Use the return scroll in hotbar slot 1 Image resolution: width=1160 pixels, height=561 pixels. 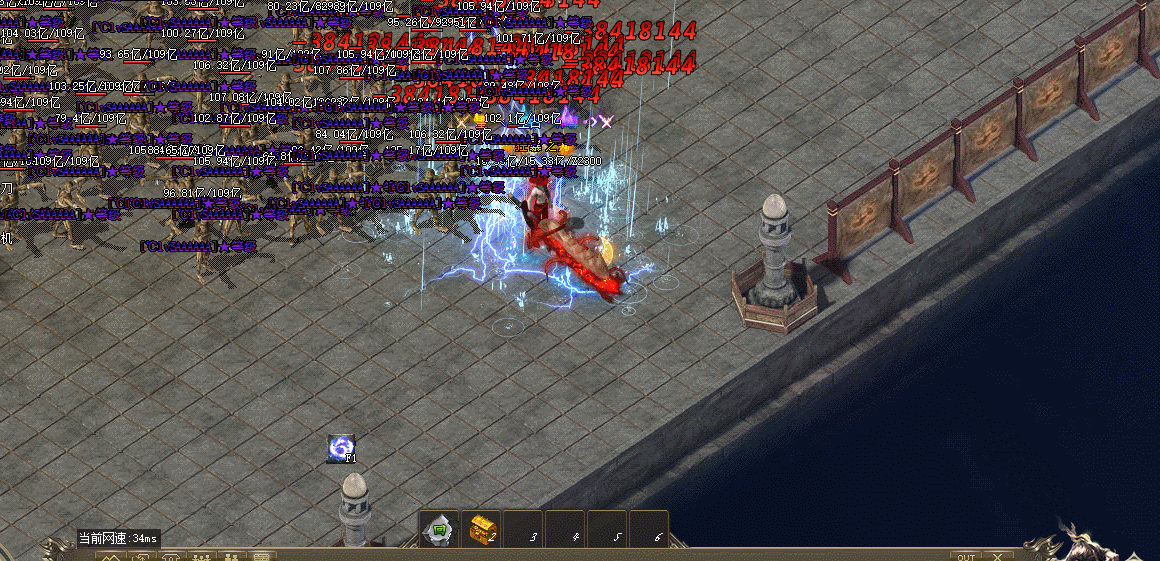[439, 529]
